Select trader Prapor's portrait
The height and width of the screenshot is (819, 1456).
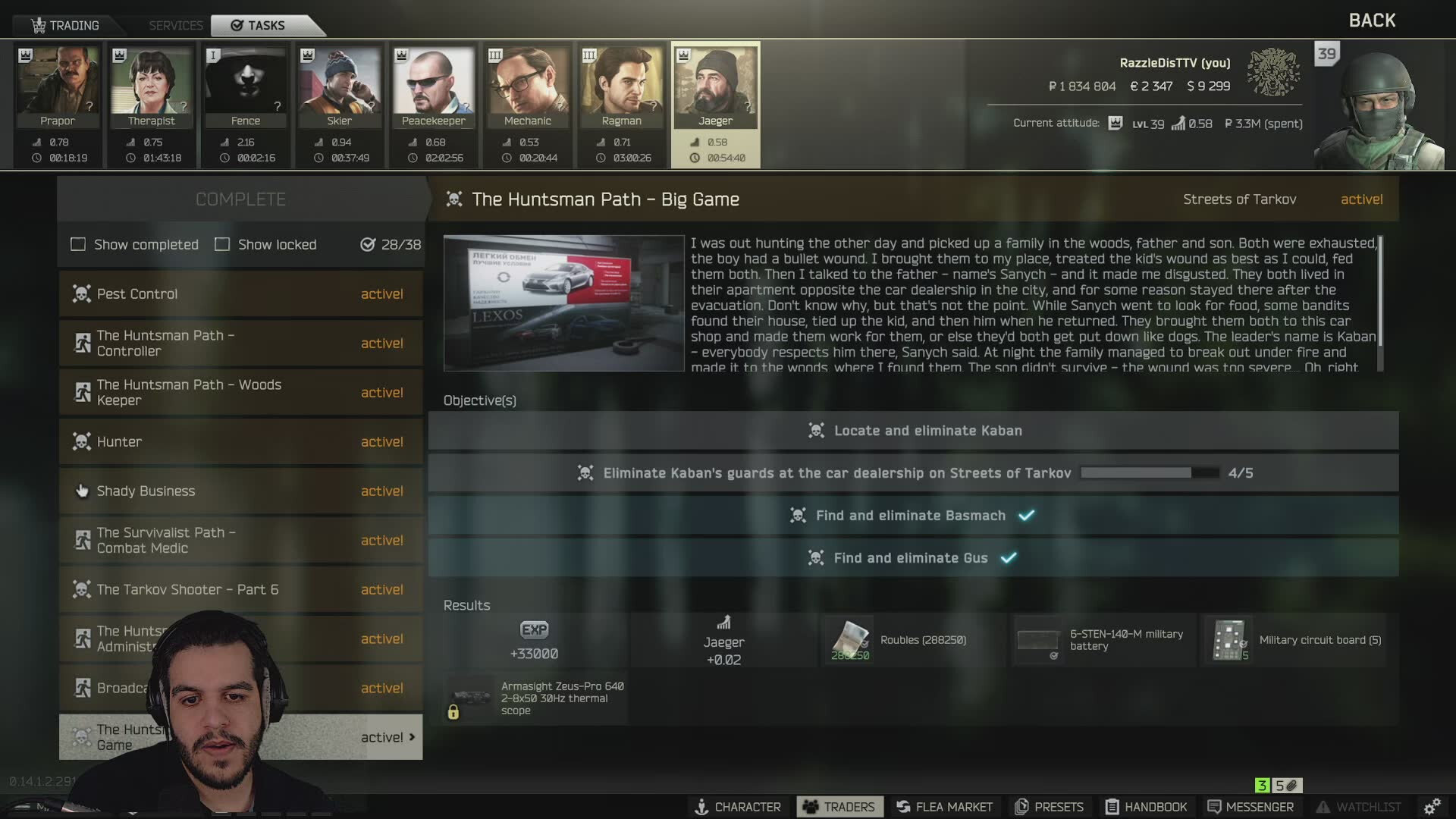point(58,86)
